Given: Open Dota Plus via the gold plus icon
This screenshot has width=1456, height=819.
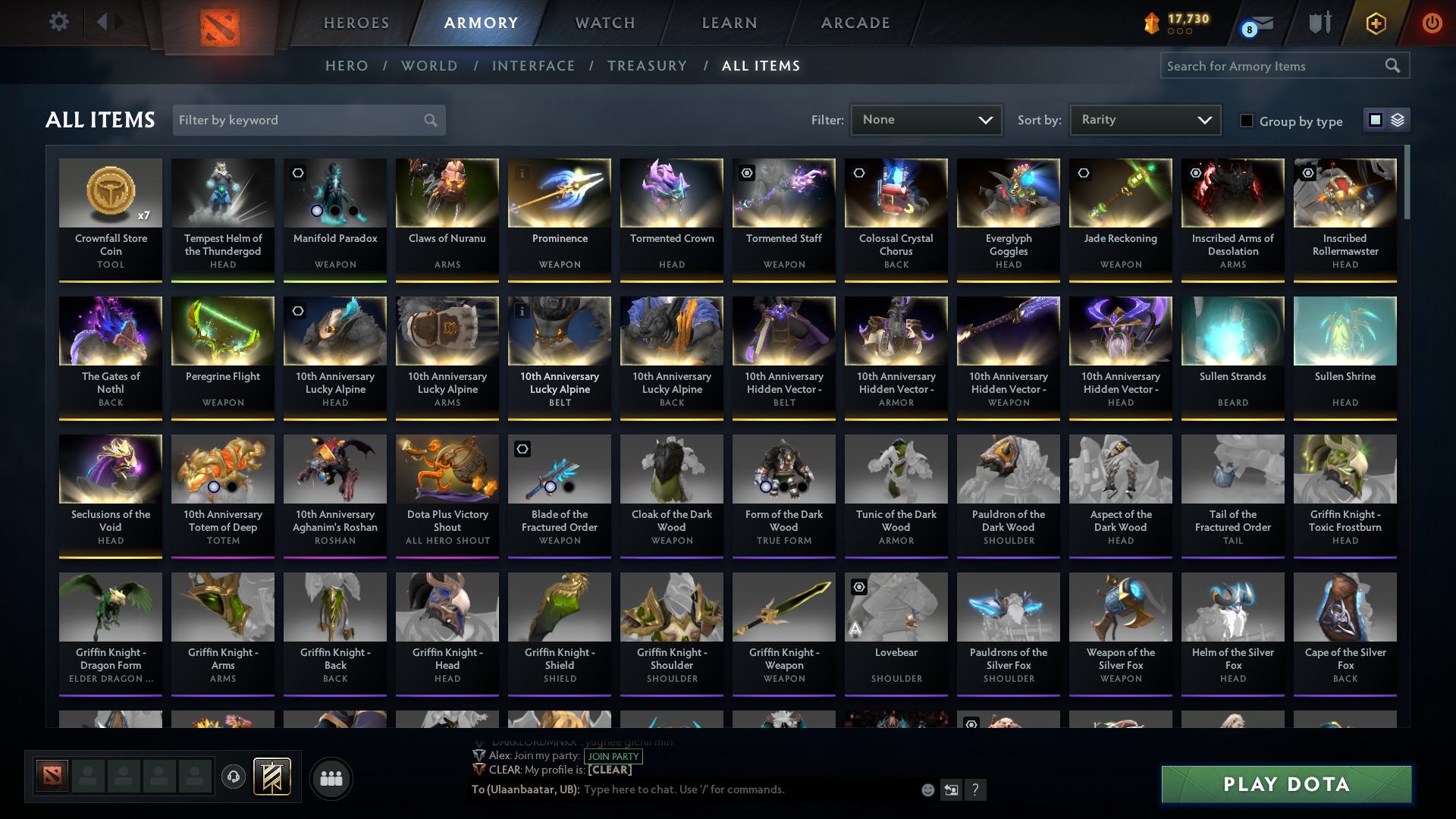Looking at the screenshot, I should [x=1376, y=23].
